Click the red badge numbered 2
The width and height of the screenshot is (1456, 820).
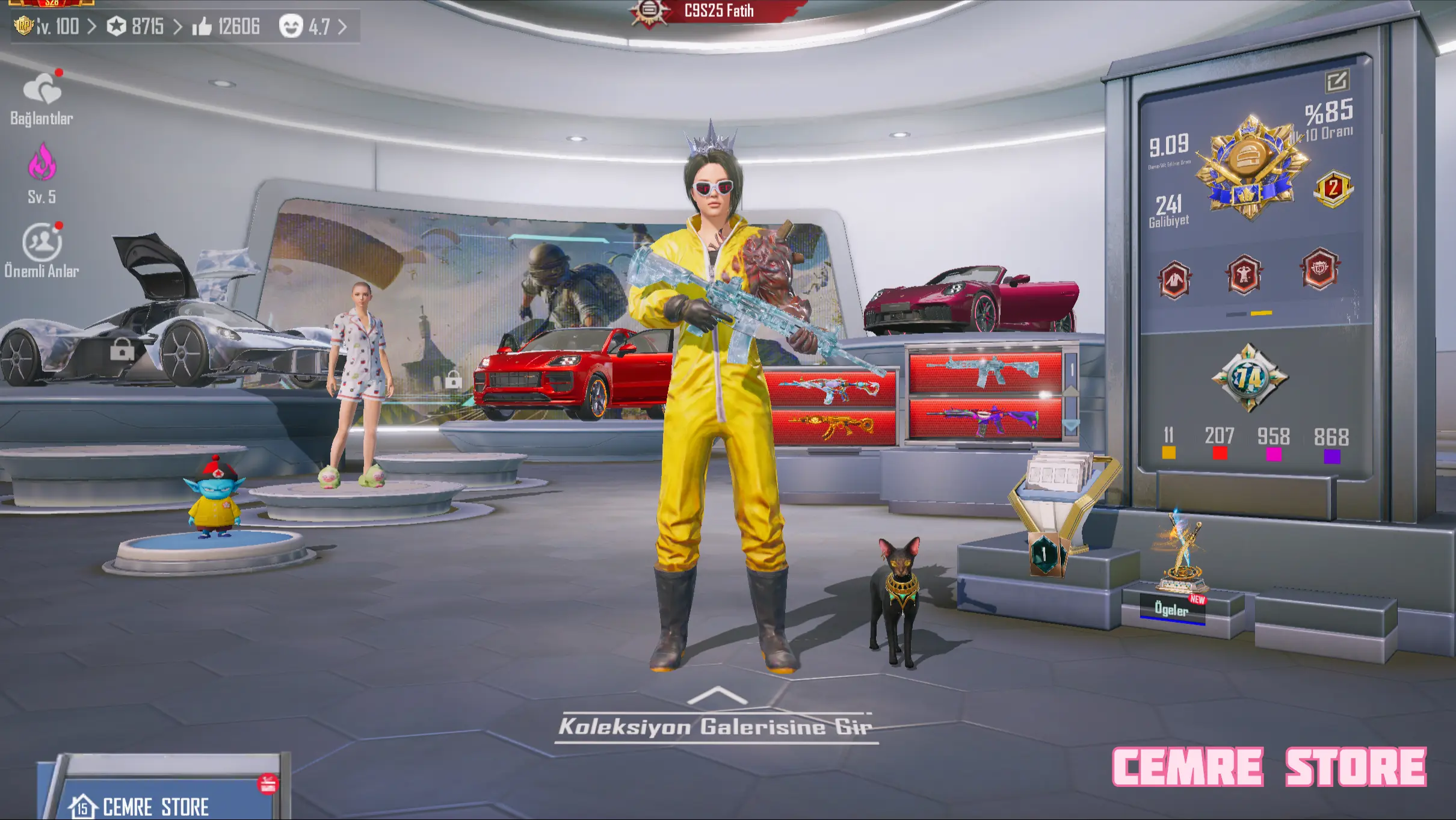click(x=1333, y=189)
